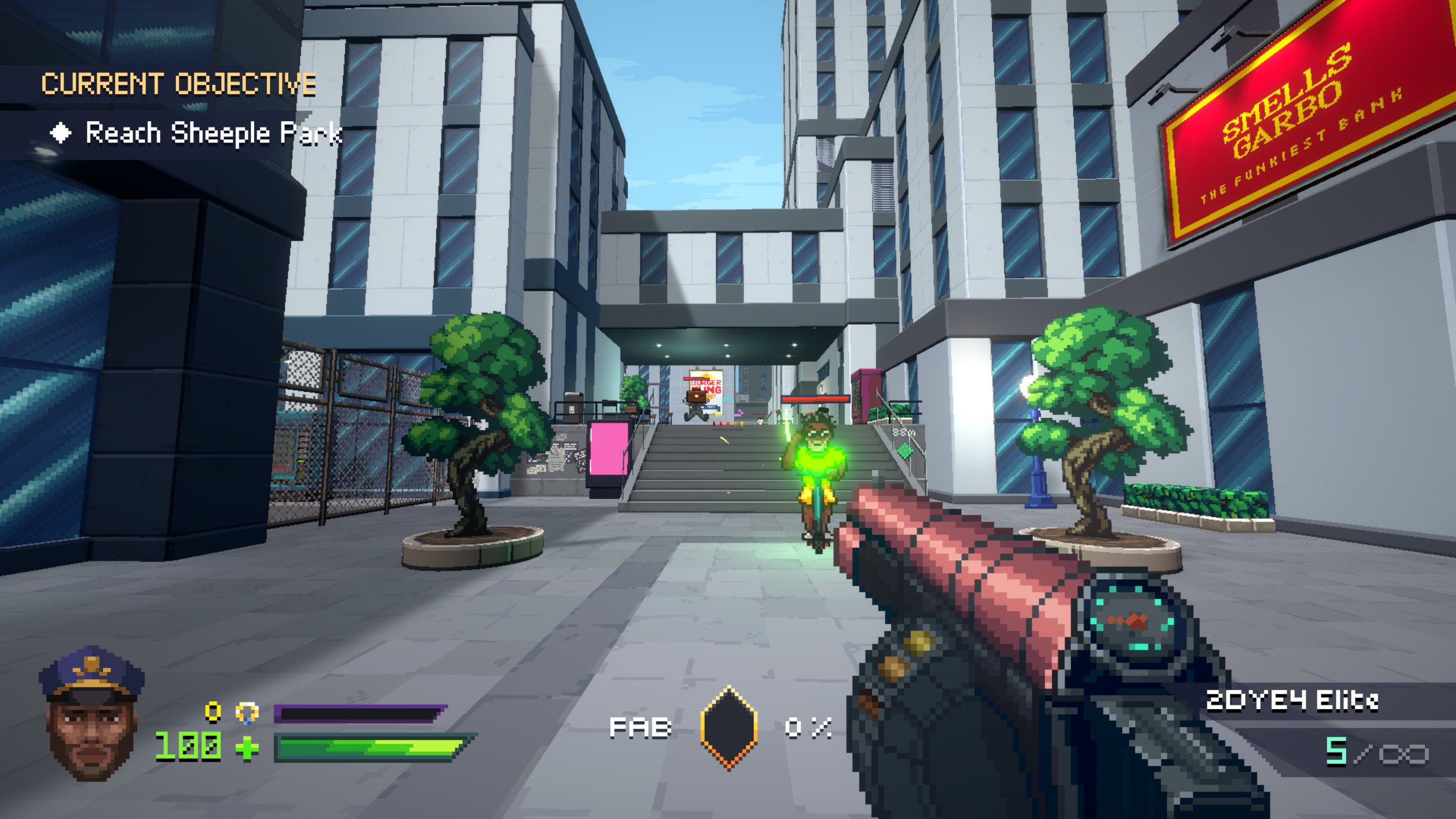This screenshot has height=819, width=1456.
Task: Click the 2DYE4 Elite weapon label
Action: coord(1292,701)
